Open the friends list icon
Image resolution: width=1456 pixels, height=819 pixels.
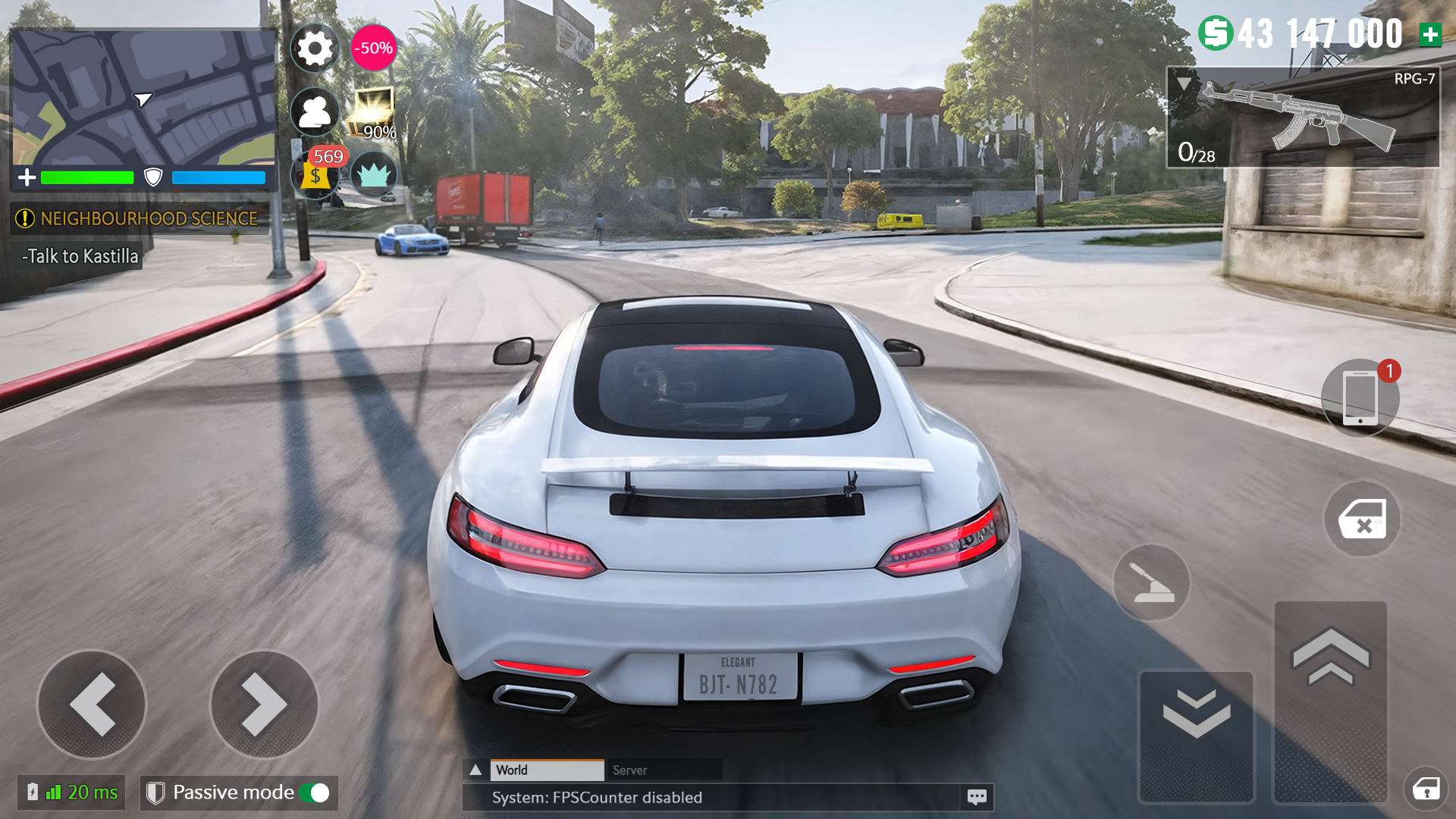click(x=315, y=111)
